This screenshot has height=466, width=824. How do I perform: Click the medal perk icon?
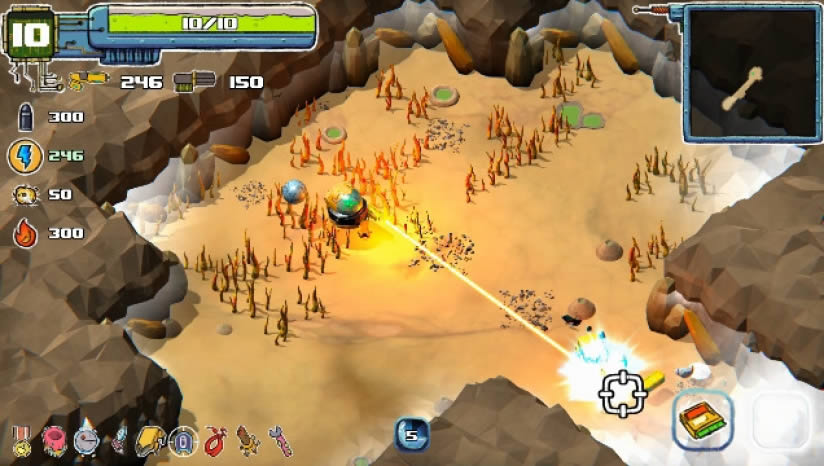point(21,441)
